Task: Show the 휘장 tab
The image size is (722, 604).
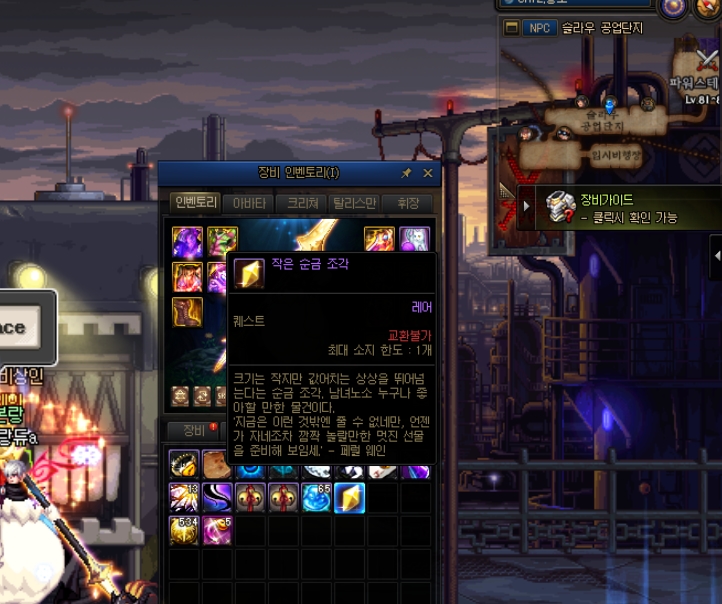Action: pos(408,202)
